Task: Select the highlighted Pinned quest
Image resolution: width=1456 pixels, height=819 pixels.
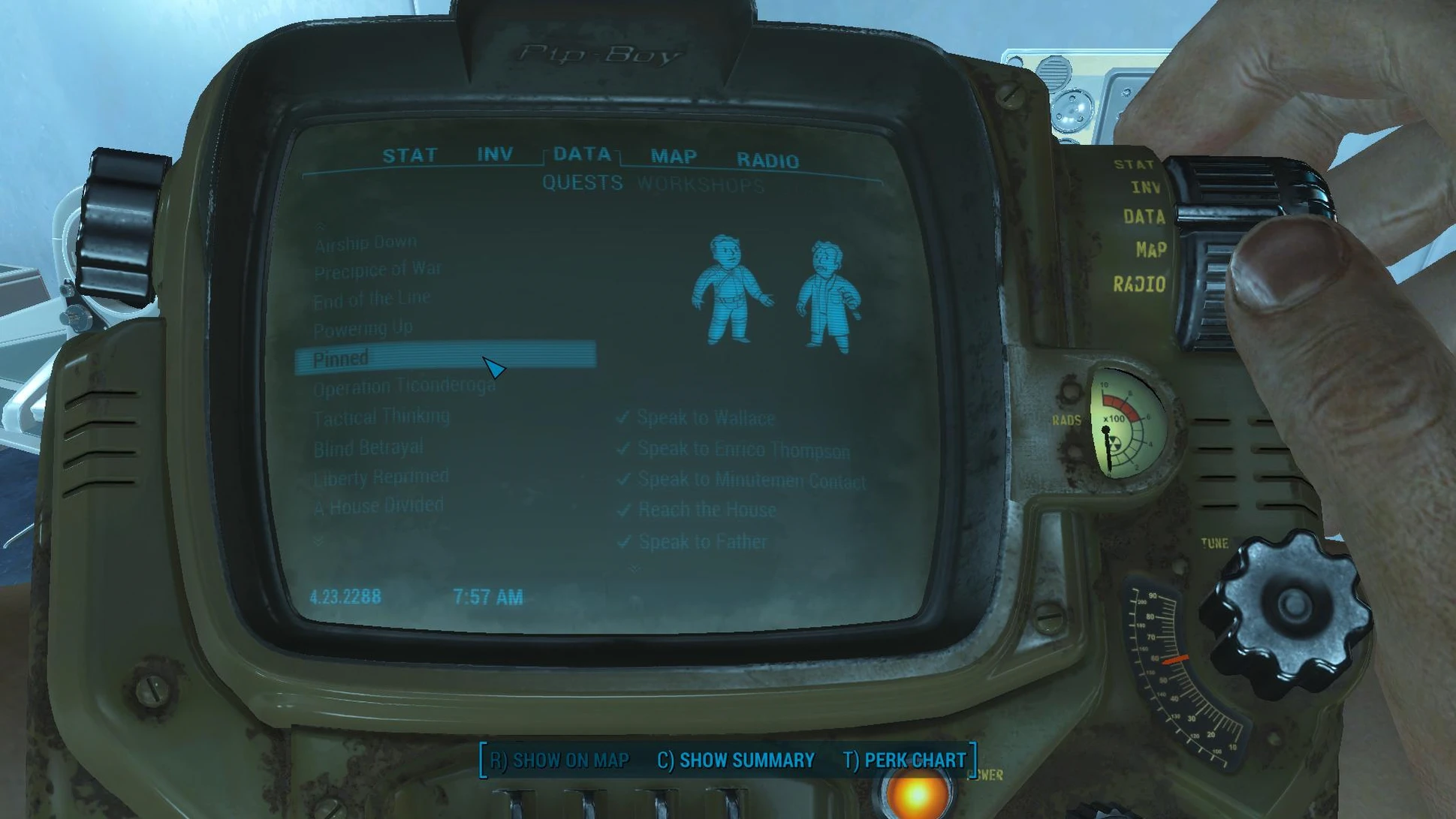Action: (341, 358)
